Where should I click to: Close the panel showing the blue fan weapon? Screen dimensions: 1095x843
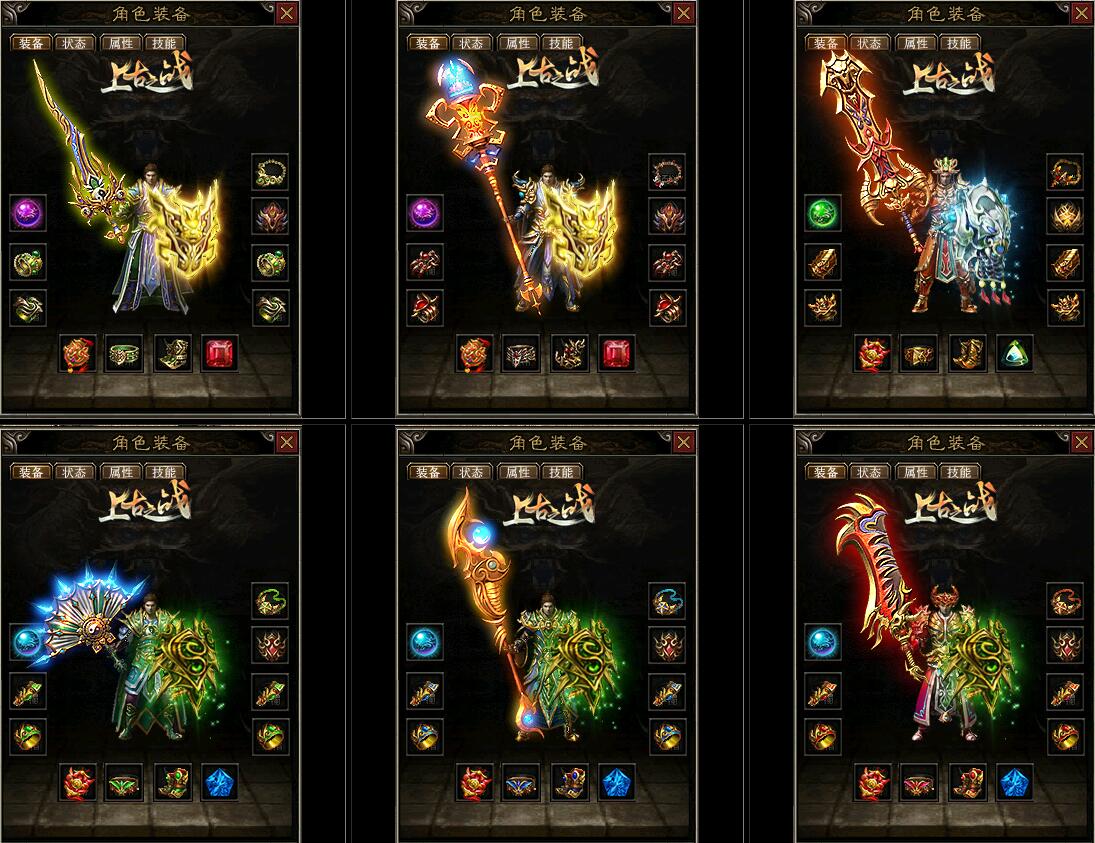pyautogui.click(x=286, y=442)
